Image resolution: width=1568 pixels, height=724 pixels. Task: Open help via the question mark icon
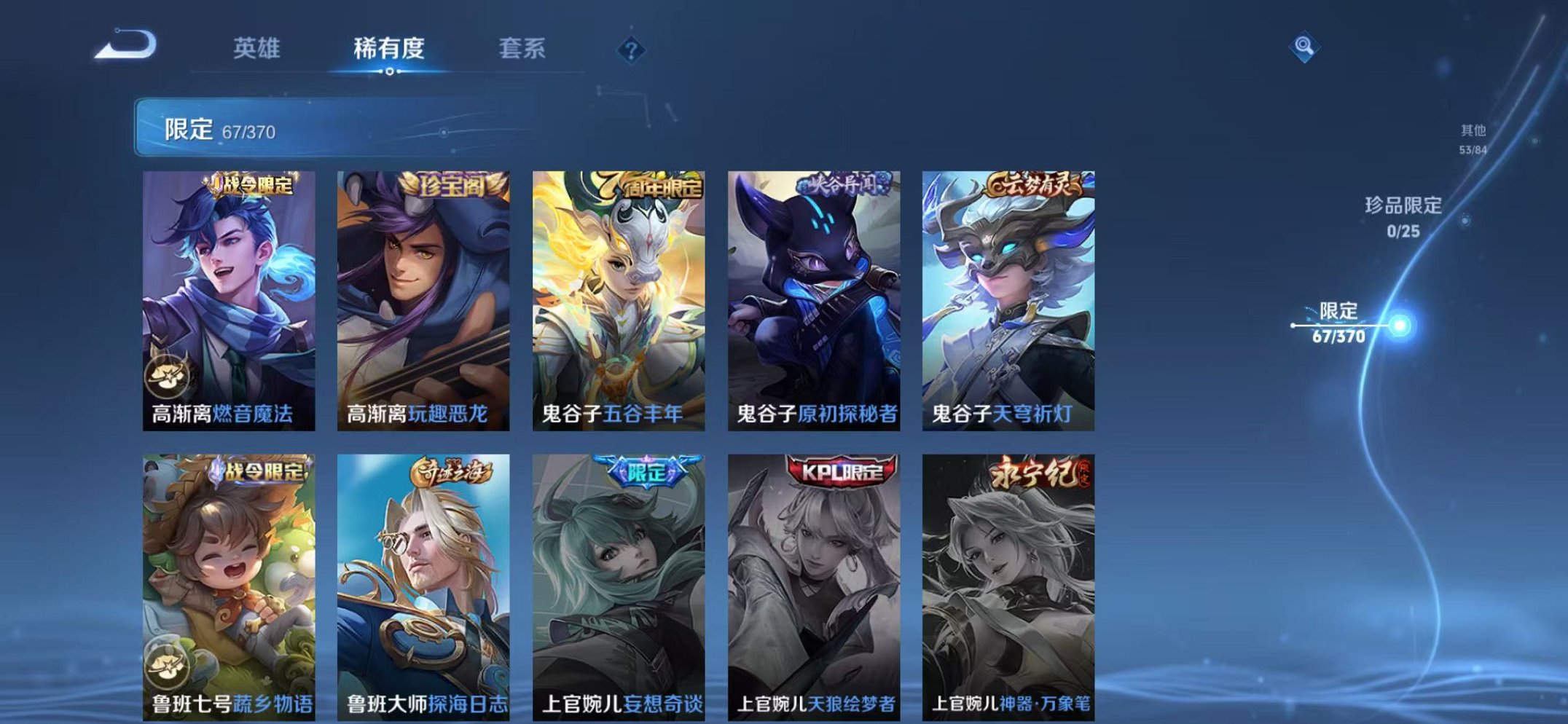coord(631,49)
